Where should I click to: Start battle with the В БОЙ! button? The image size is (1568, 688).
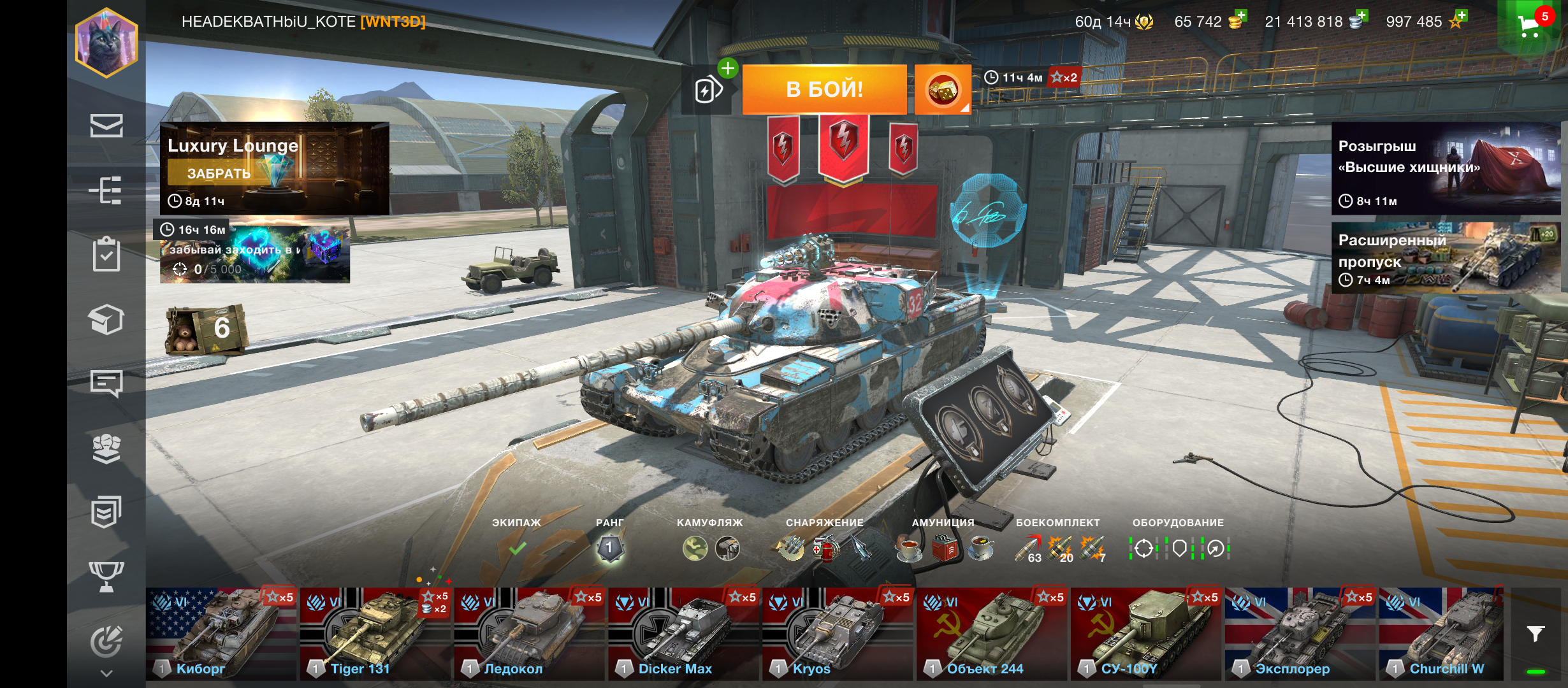(824, 89)
